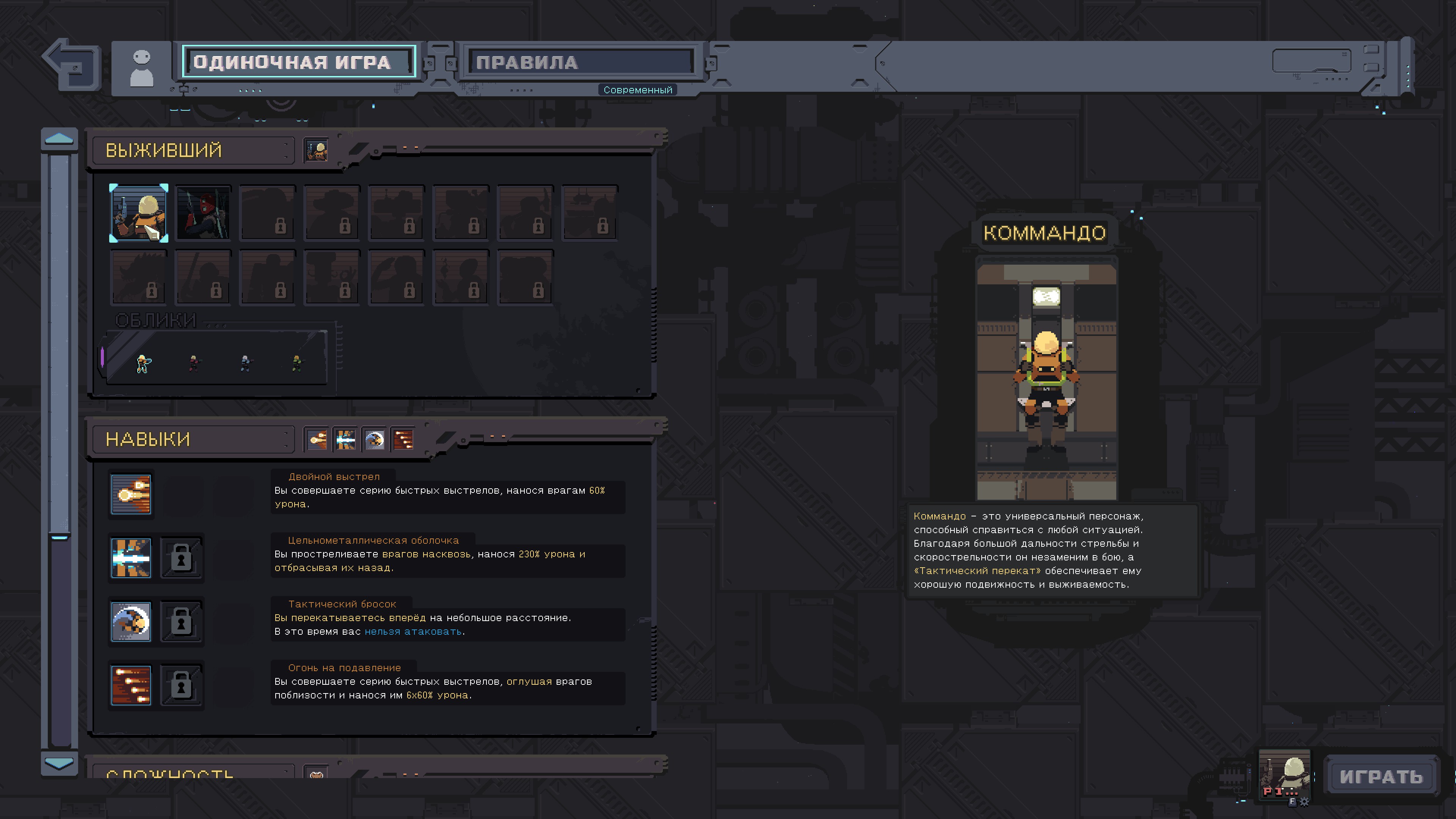Select the green Commando skin
This screenshot has width=1456, height=819.
point(296,363)
